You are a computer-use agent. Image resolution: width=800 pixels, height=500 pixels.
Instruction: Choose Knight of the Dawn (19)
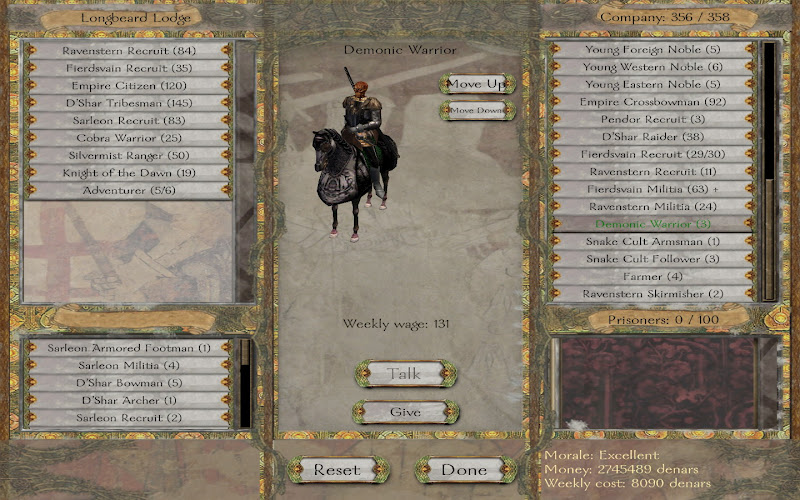(x=128, y=173)
